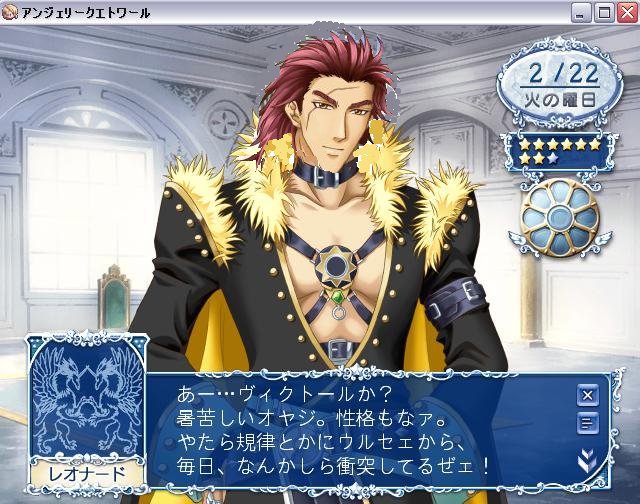Advance dialogue with the double-chevron arrow
640x504 pixels.
[587, 459]
